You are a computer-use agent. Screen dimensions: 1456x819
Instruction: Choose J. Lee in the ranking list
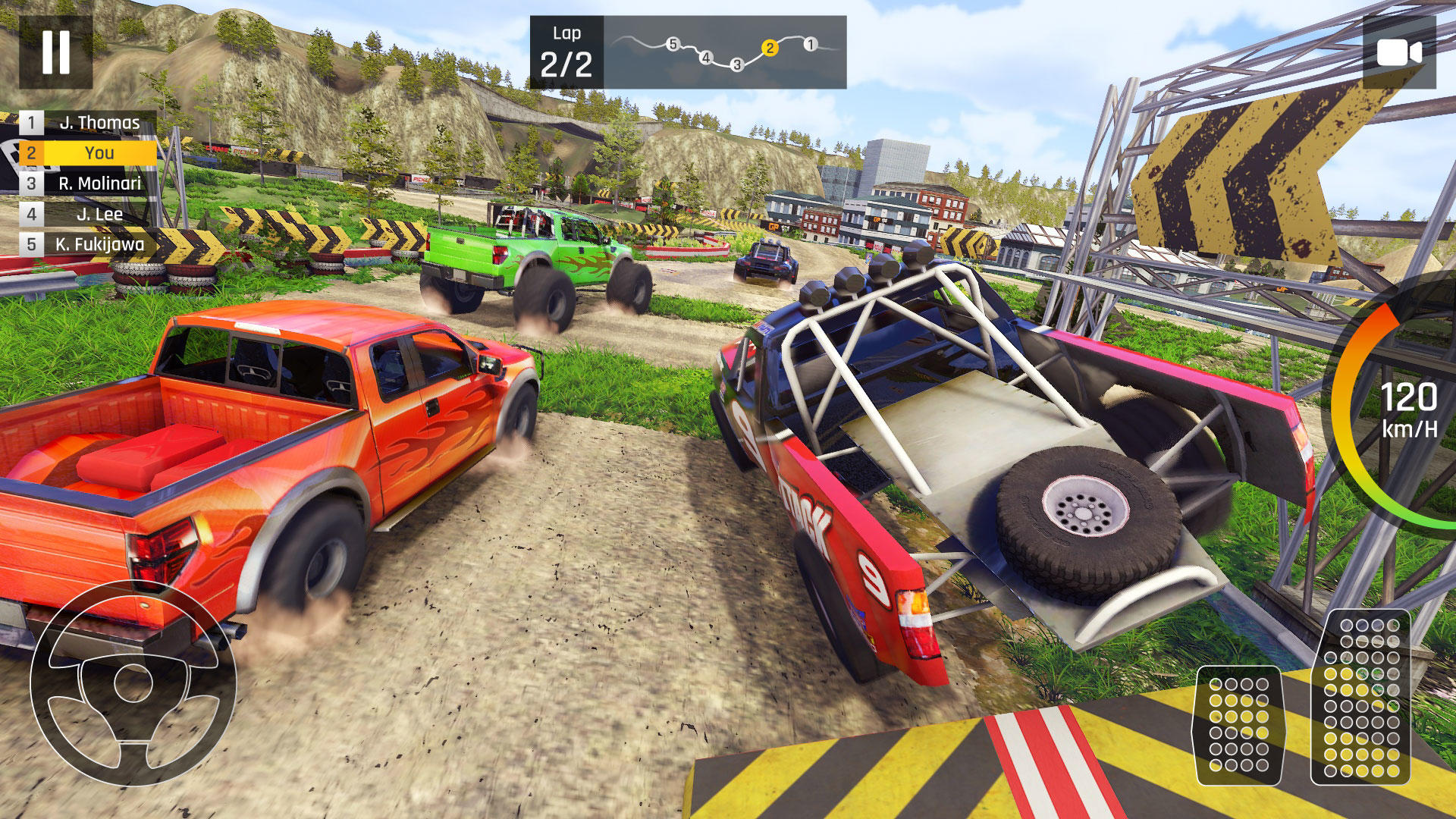pyautogui.click(x=88, y=214)
